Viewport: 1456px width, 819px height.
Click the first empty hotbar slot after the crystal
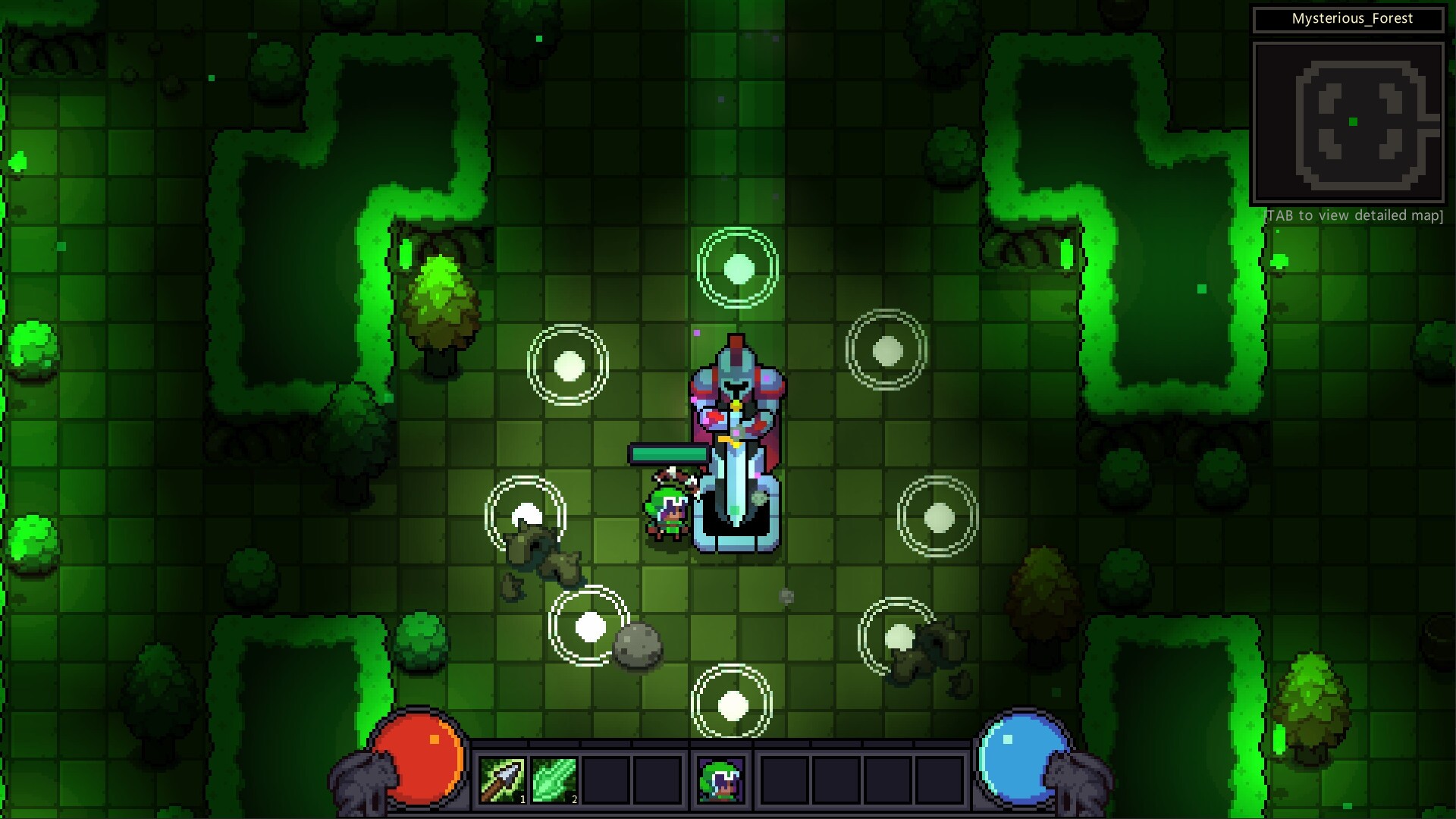coord(605,780)
